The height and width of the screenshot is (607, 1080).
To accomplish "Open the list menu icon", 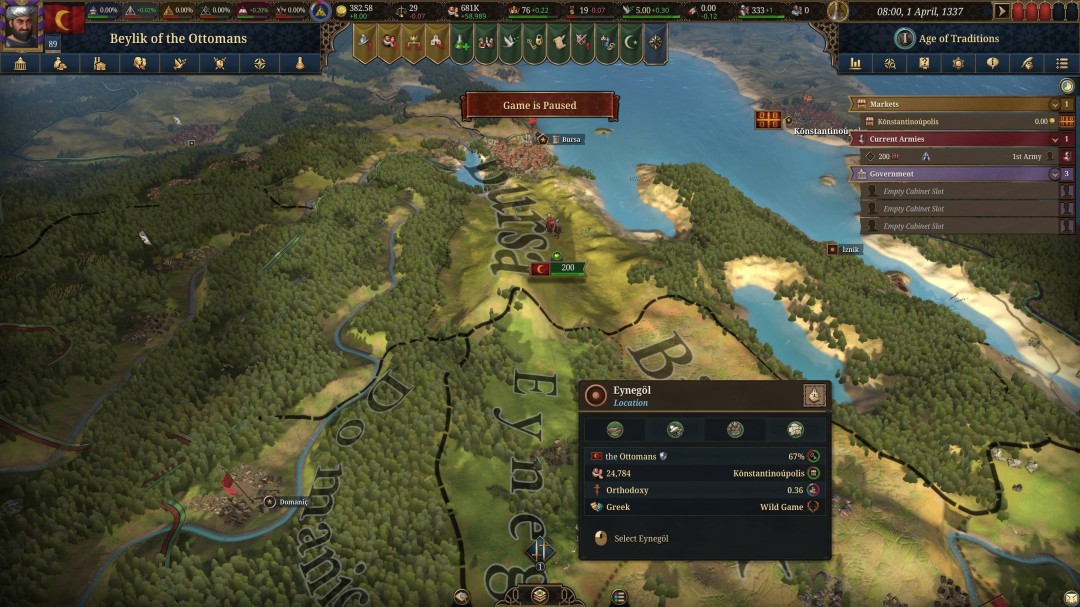I will tap(1062, 63).
